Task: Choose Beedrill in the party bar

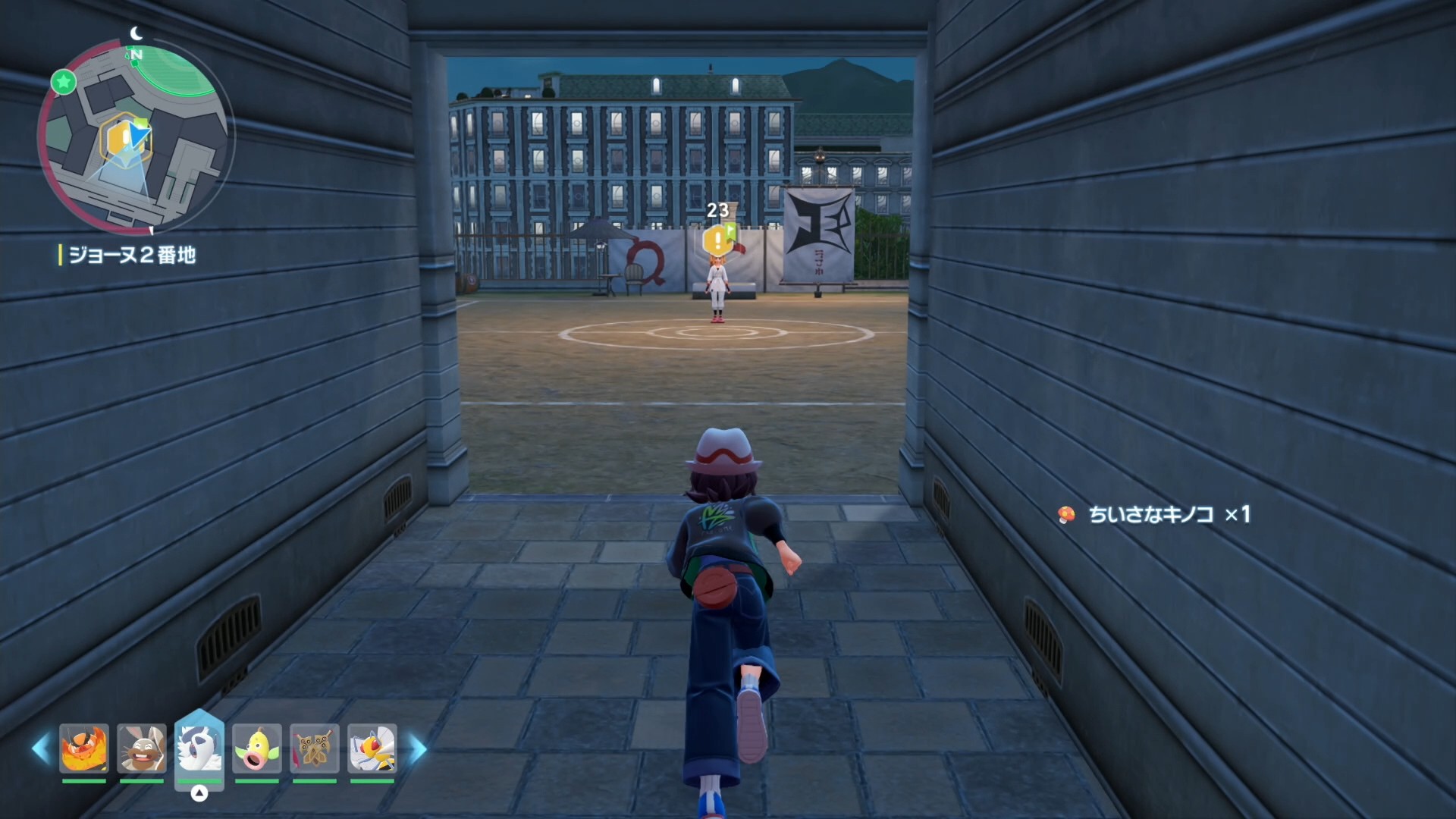Action: click(372, 748)
